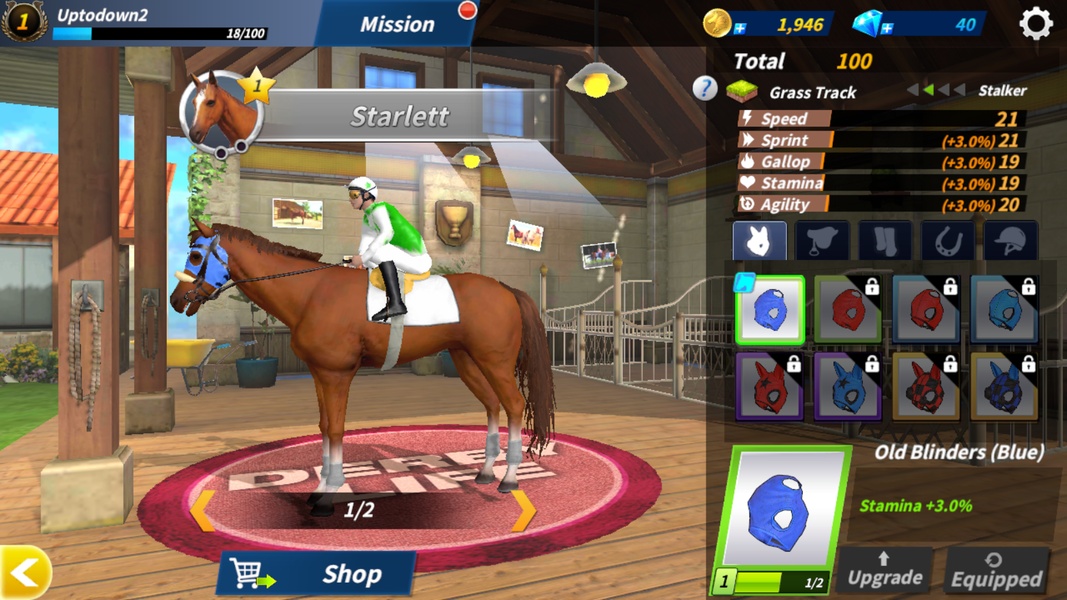Select the equipped Old Blinders (Blue) slot
The height and width of the screenshot is (600, 1067).
point(770,311)
